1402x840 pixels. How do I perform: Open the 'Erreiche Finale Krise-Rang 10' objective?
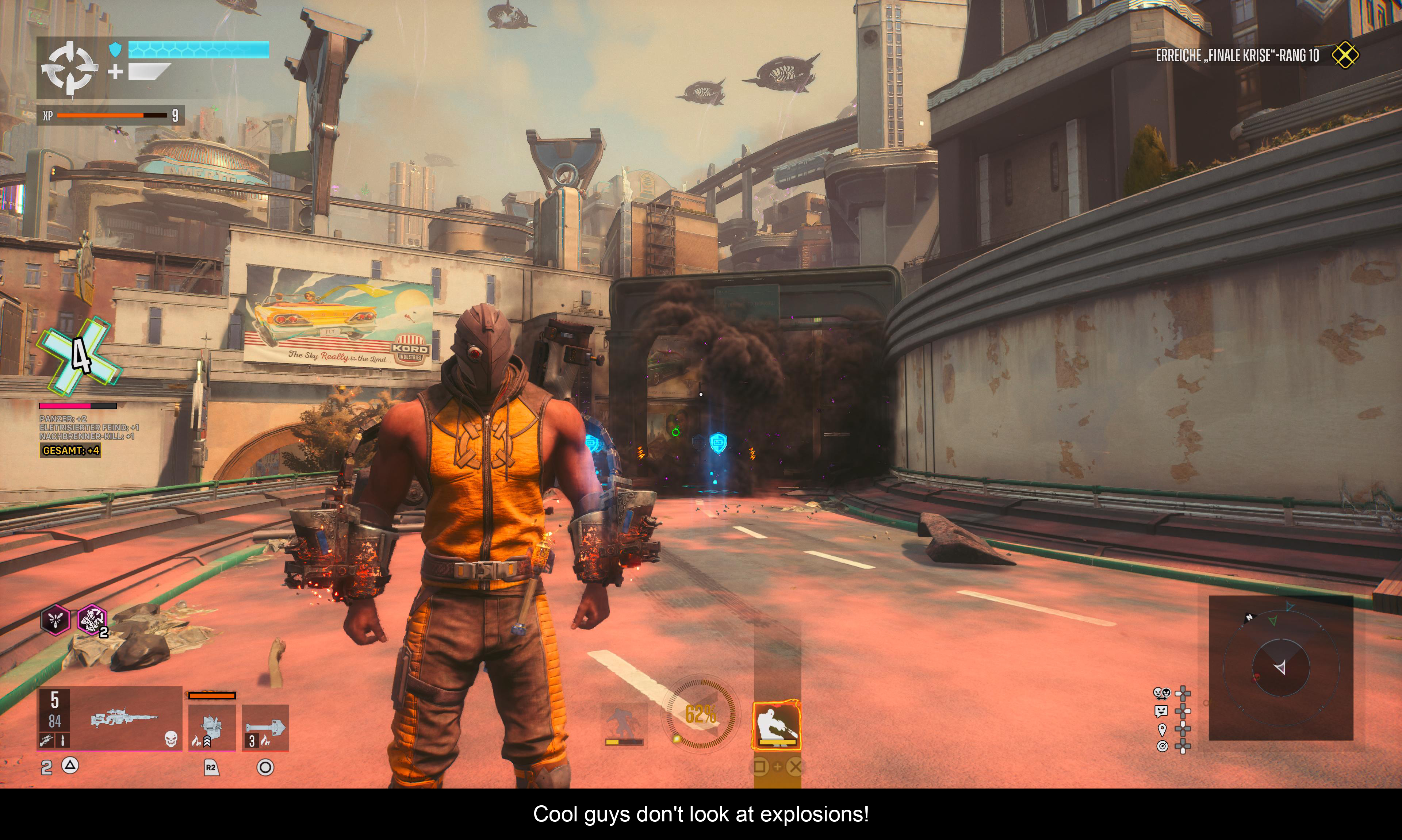[1237, 55]
